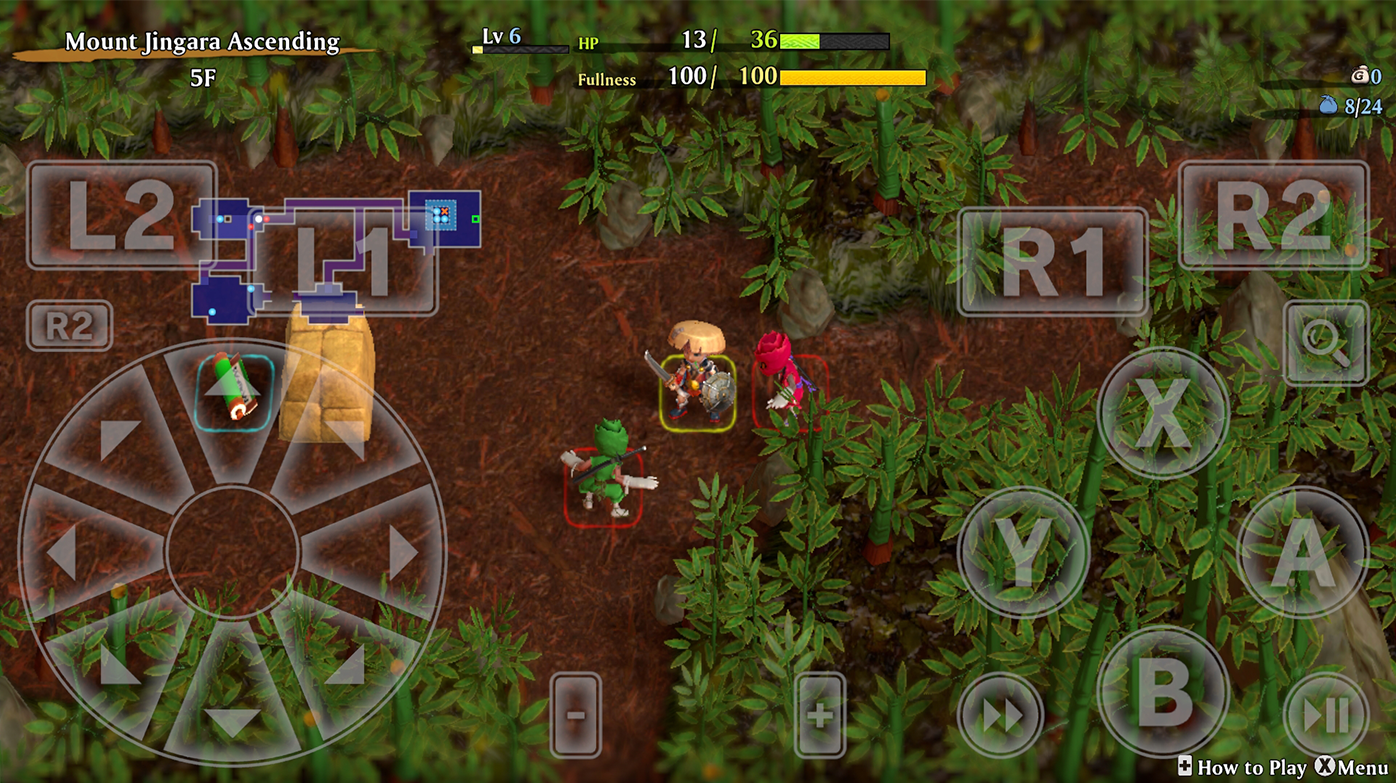Tap the small R2 button

point(69,326)
